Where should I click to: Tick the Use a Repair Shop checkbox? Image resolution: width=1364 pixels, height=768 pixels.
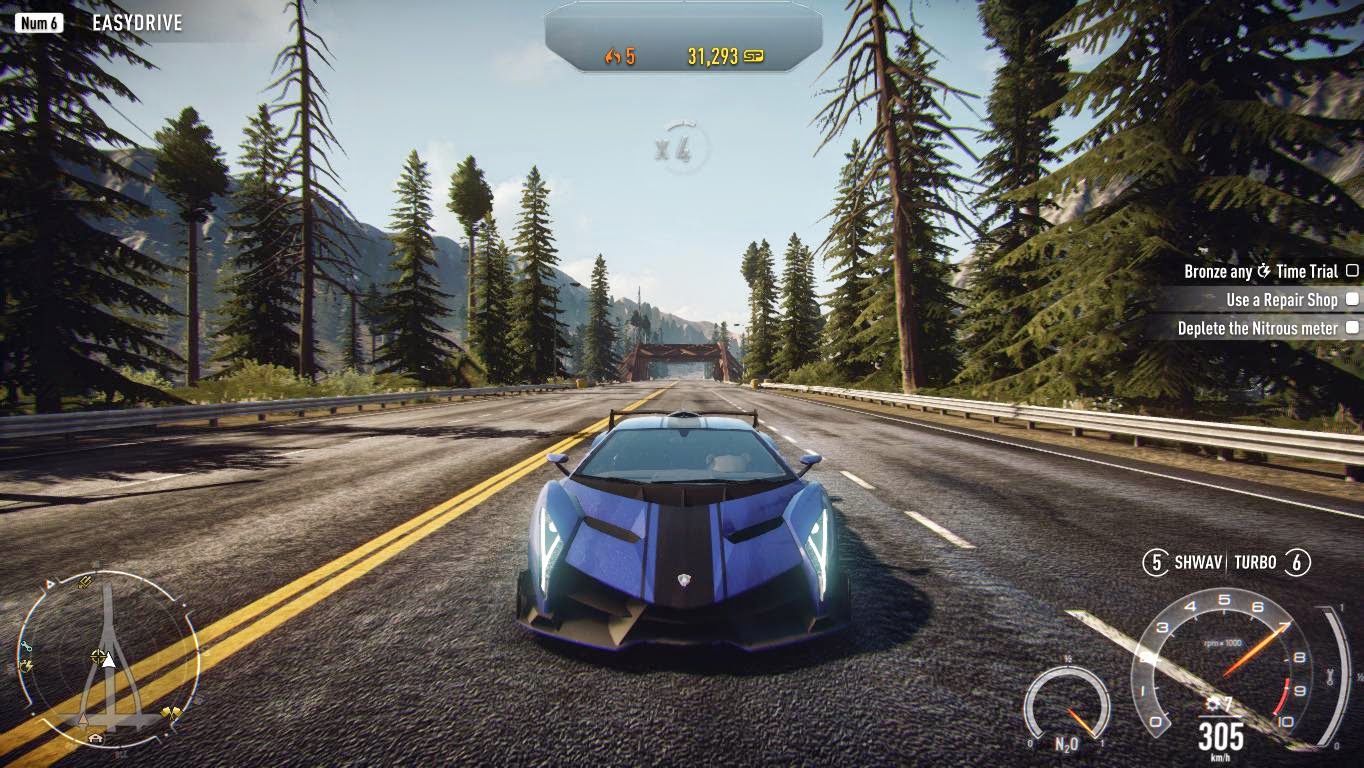click(x=1351, y=299)
